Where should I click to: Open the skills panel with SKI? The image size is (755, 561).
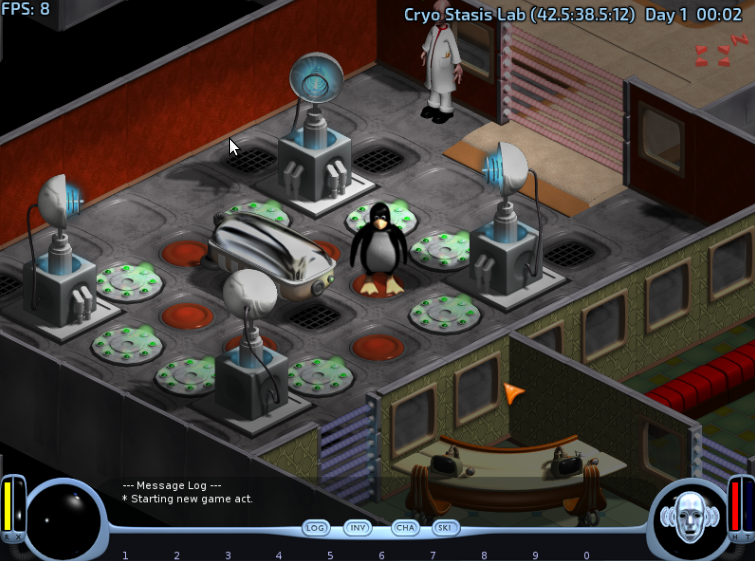(x=446, y=527)
